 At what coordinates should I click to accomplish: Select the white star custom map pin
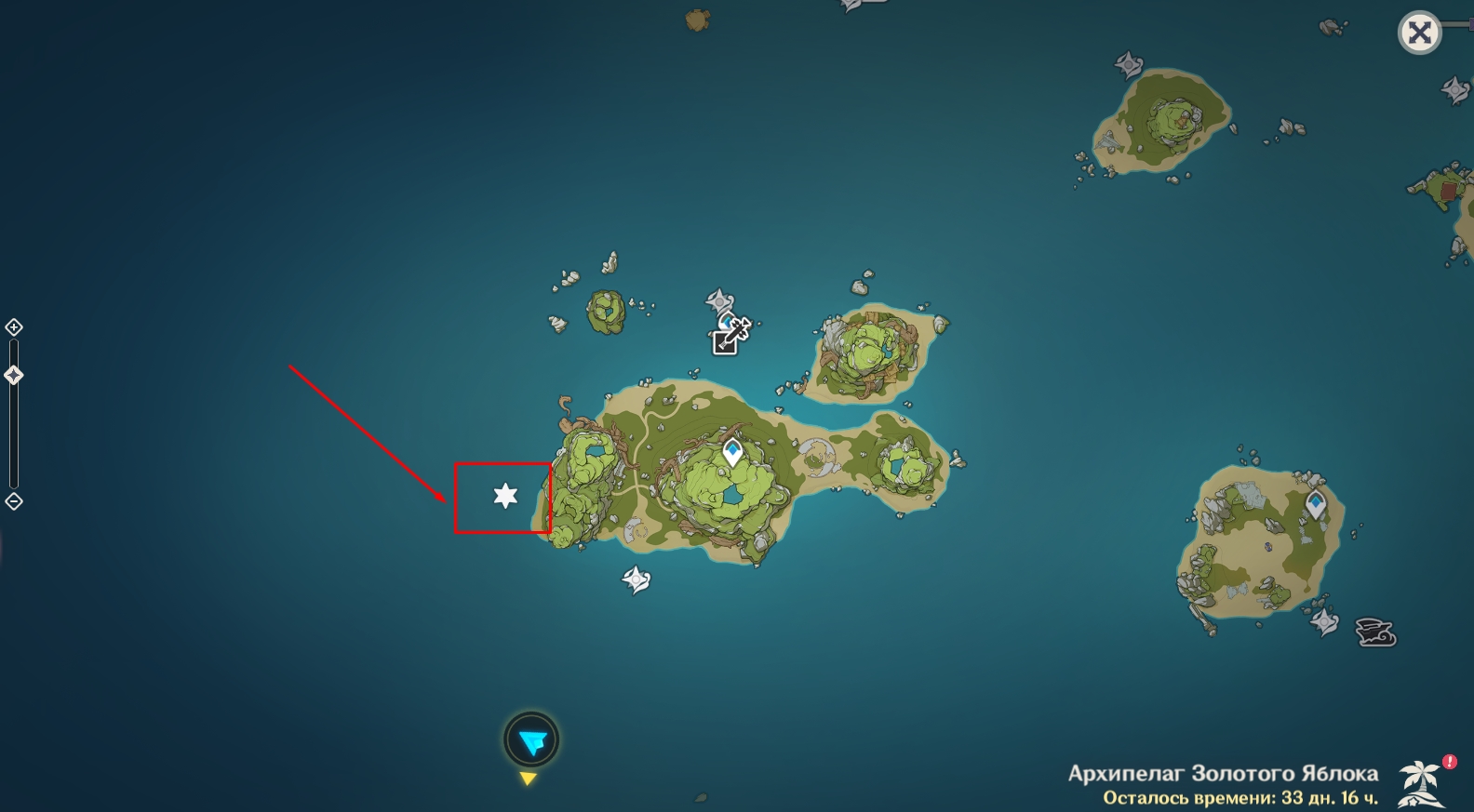click(x=505, y=496)
